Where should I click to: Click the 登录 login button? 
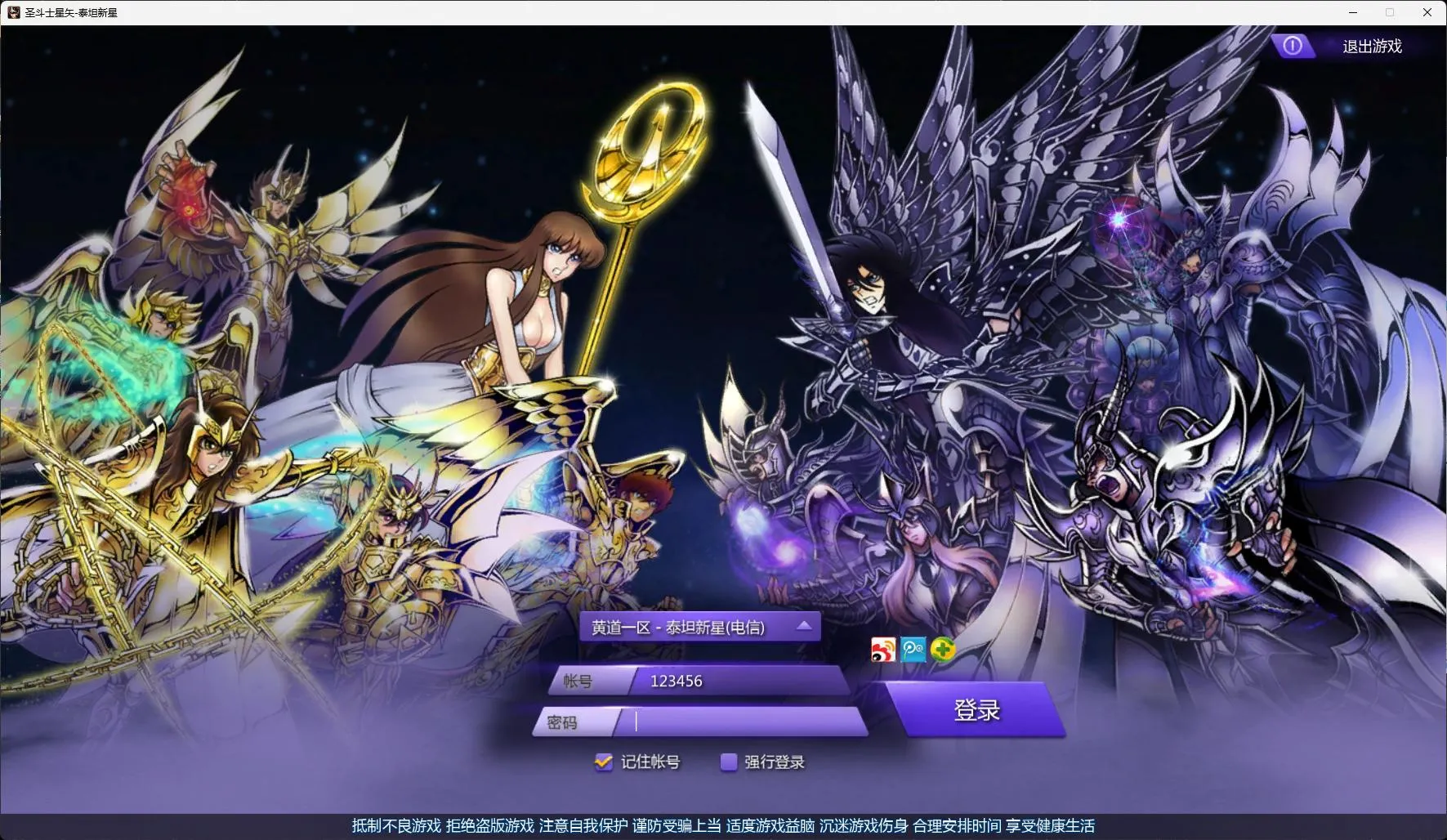tap(976, 710)
